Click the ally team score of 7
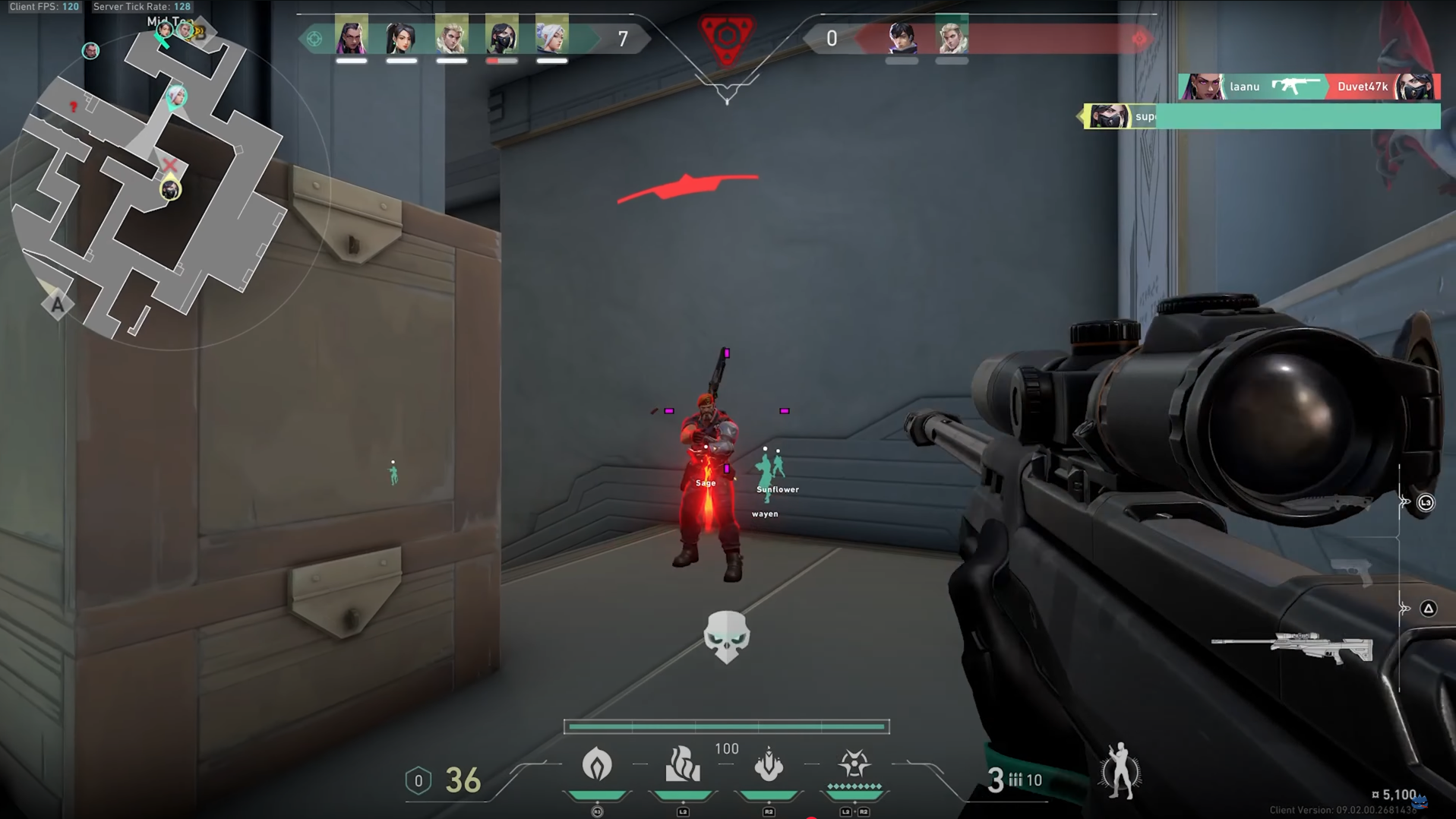Viewport: 1456px width, 819px height. pyautogui.click(x=623, y=38)
